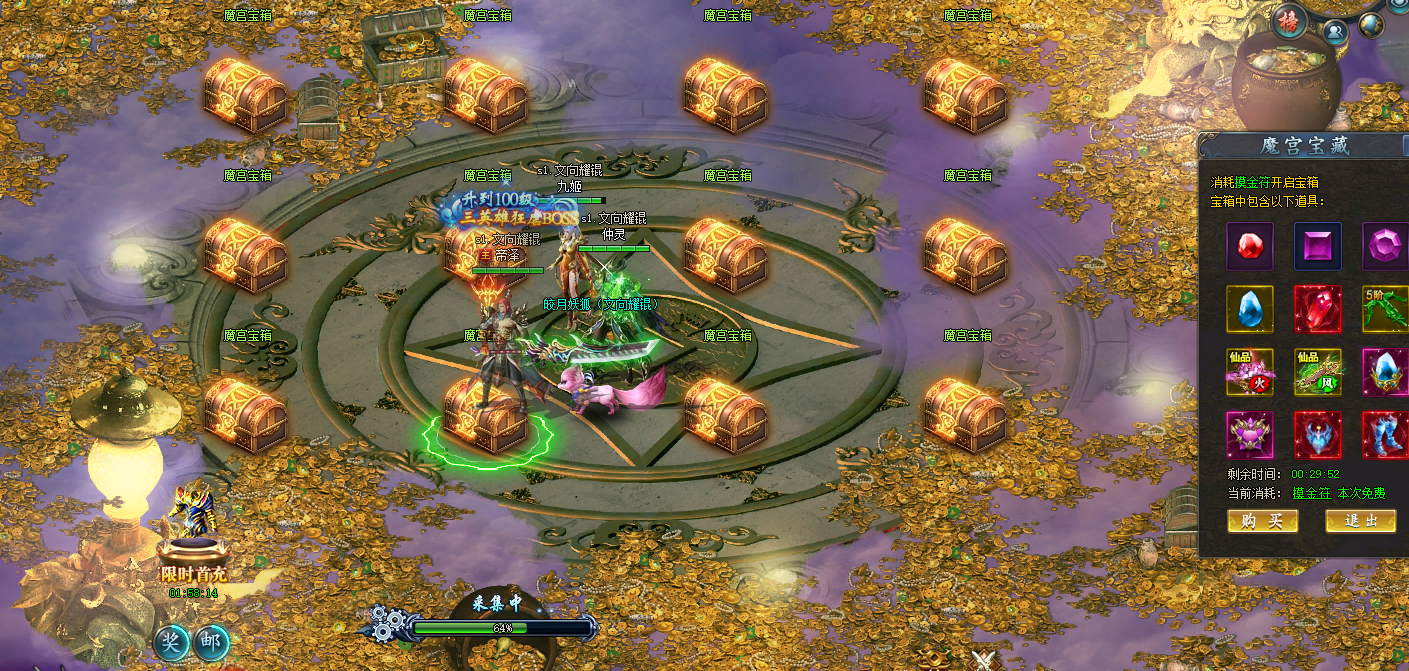
Task: Select the pink heart armor reward slot
Action: (x=1250, y=435)
